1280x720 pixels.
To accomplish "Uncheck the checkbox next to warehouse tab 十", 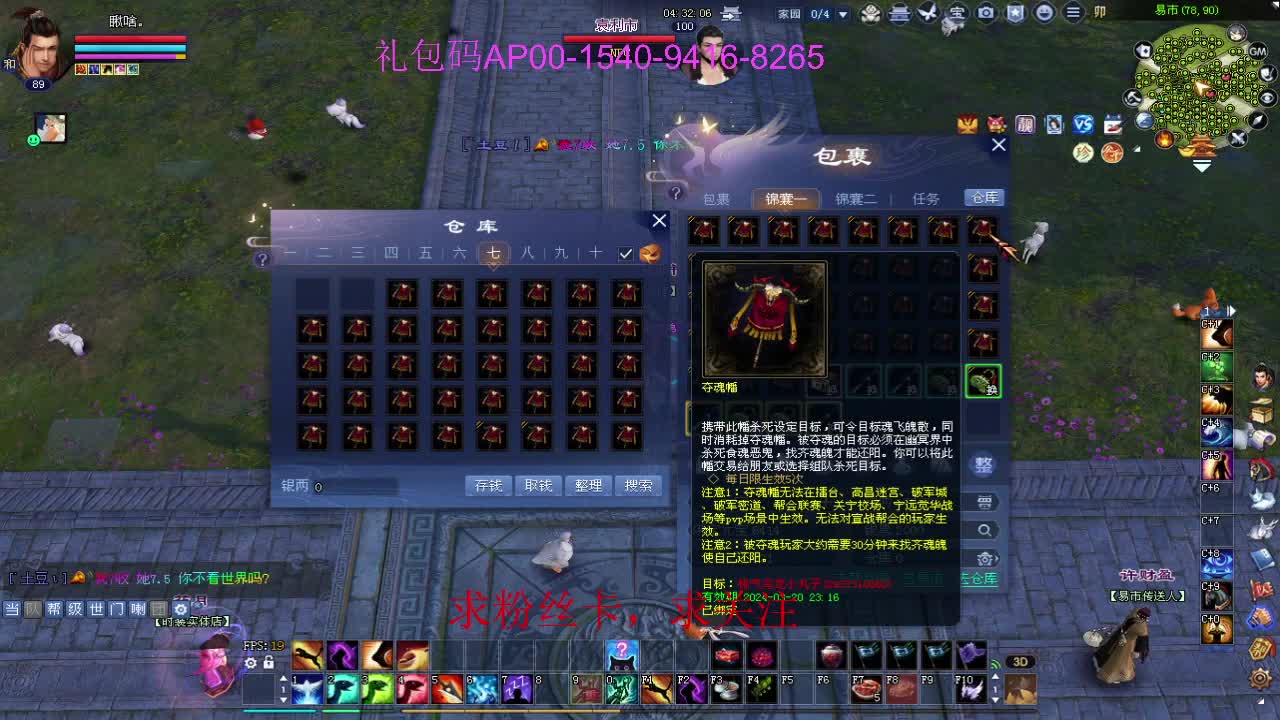I will (x=625, y=254).
